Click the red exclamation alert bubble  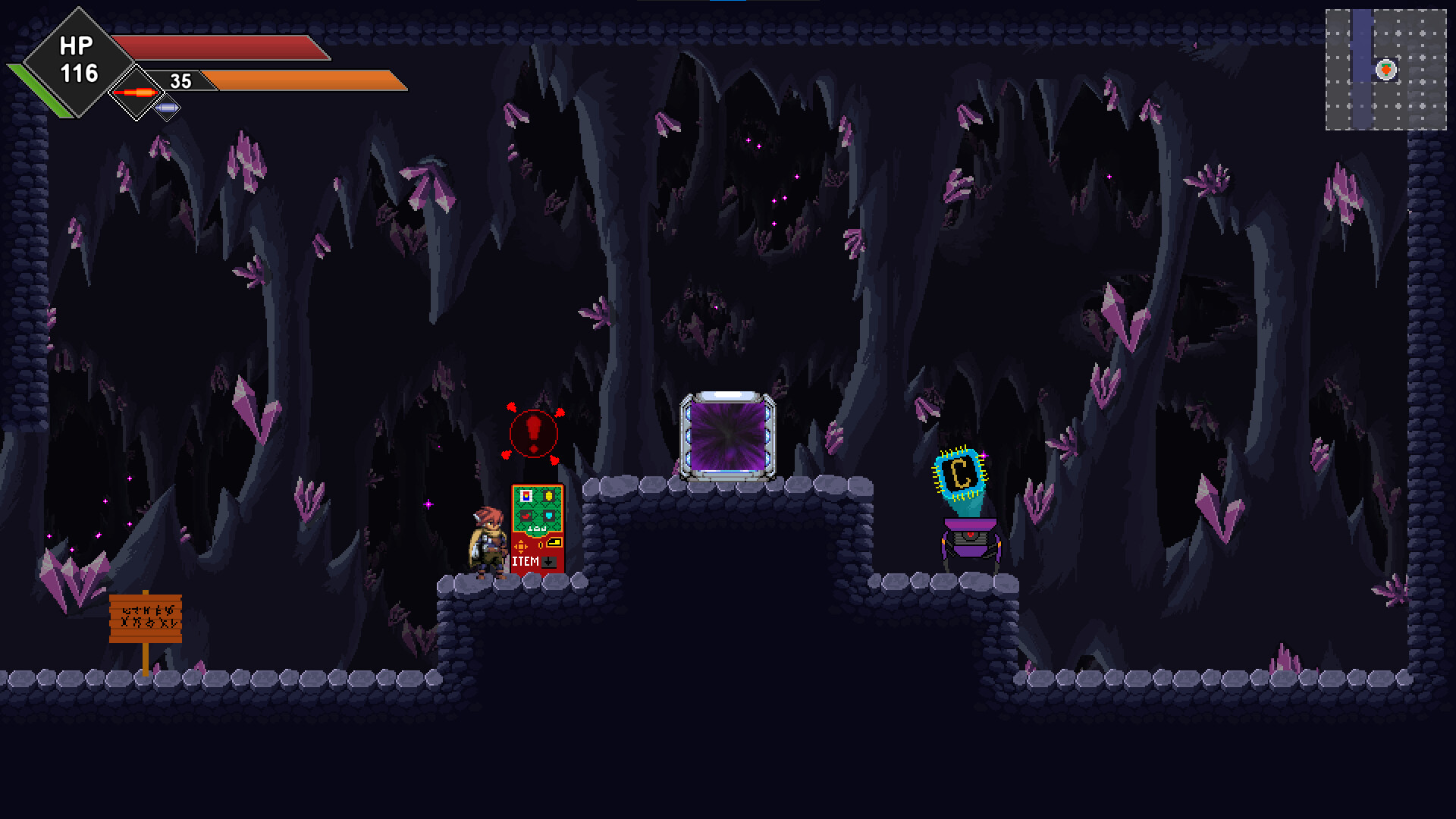(534, 434)
